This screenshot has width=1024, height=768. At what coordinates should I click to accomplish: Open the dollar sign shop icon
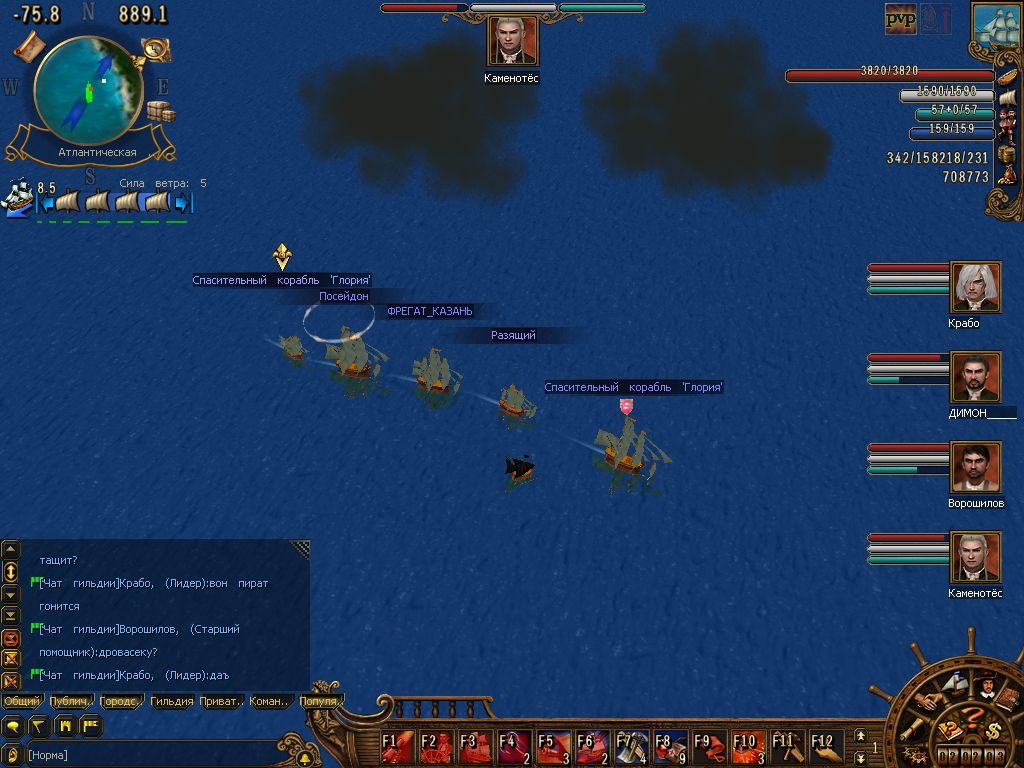992,729
